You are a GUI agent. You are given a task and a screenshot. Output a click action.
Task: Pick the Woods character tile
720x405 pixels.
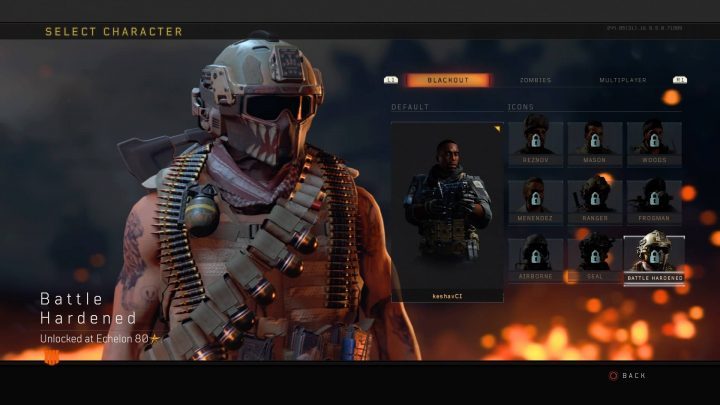[654, 144]
